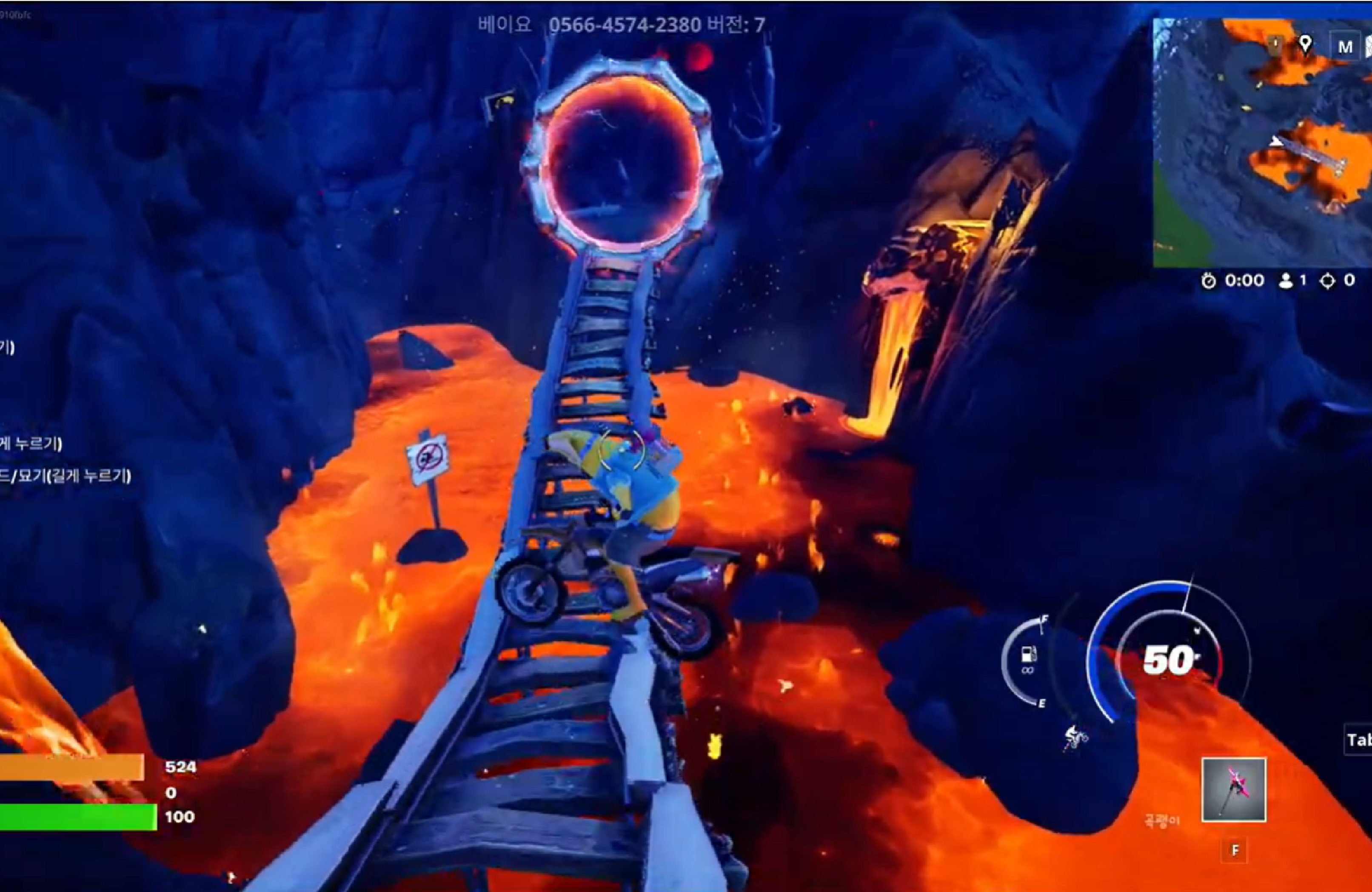Screen dimensions: 1372x892
Task: Click the dirt bike trick icon
Action: coord(1075,737)
